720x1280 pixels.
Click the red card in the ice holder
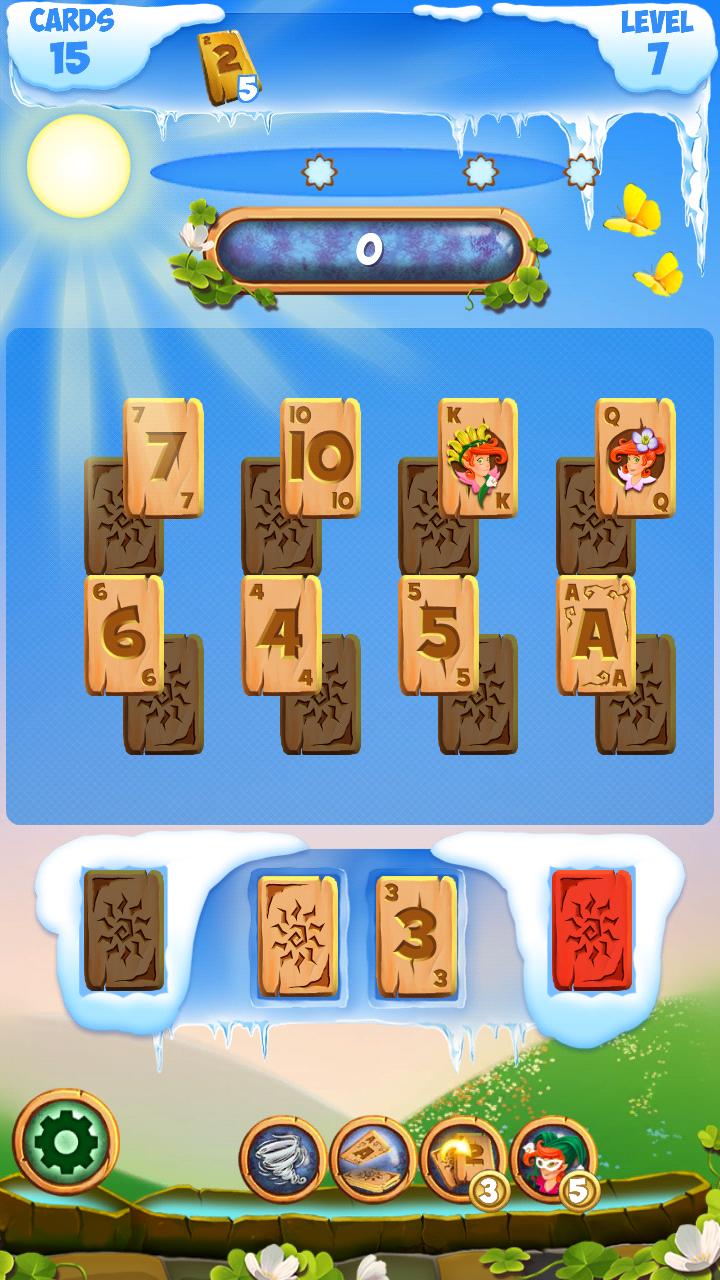click(592, 930)
